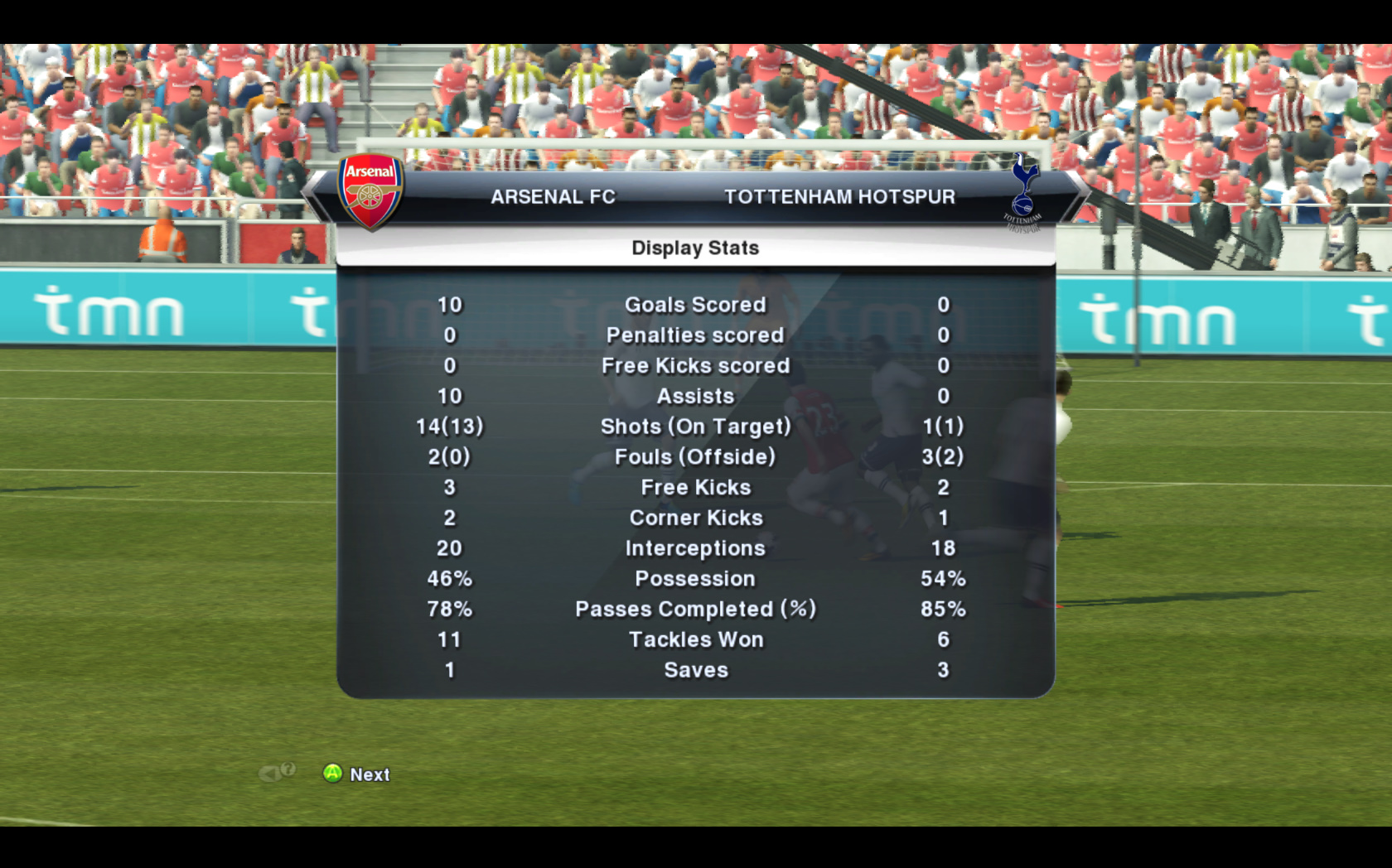Select the Corner Kicks stat row

coord(695,518)
